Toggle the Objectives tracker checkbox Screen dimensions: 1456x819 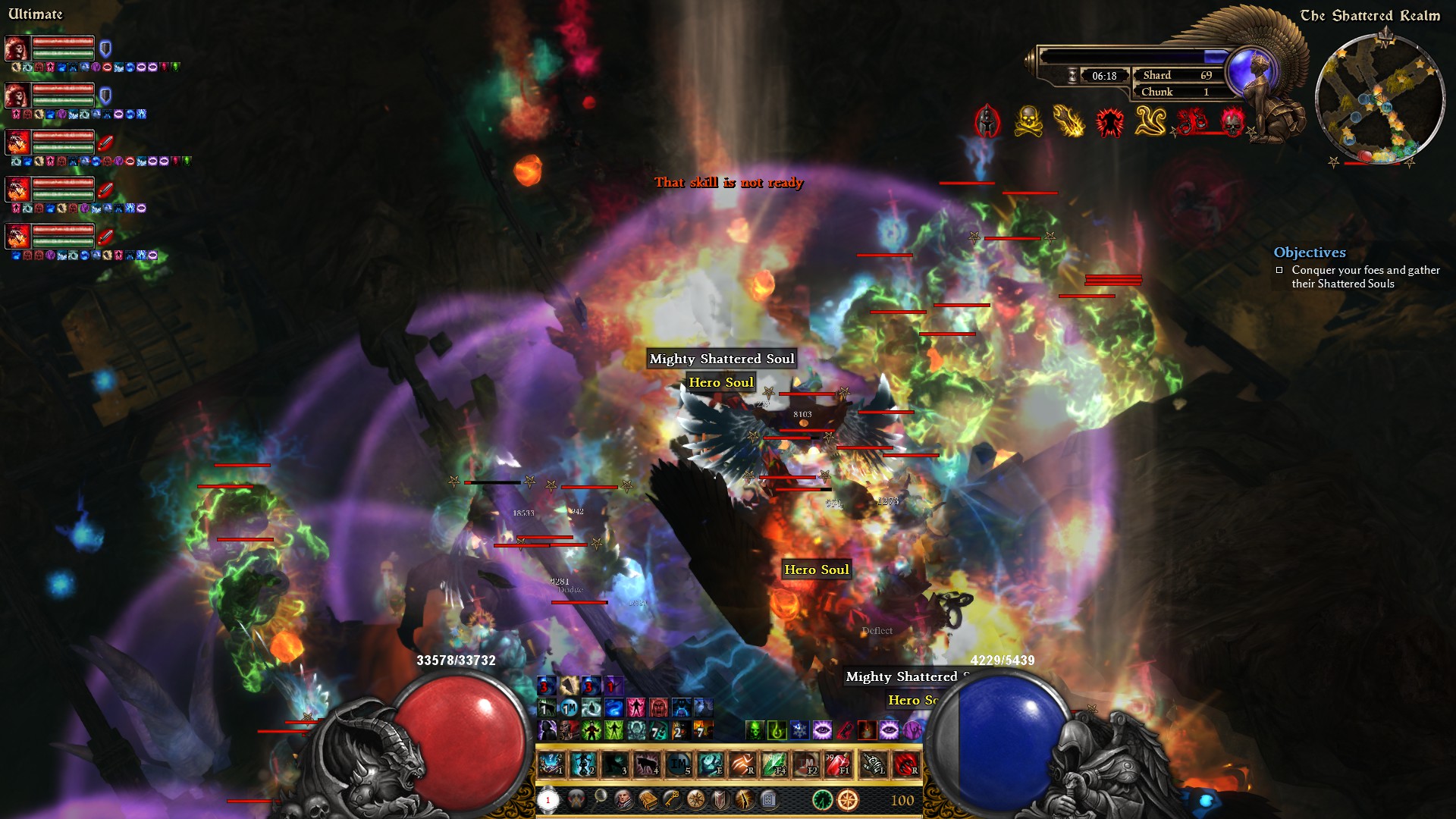1279,270
